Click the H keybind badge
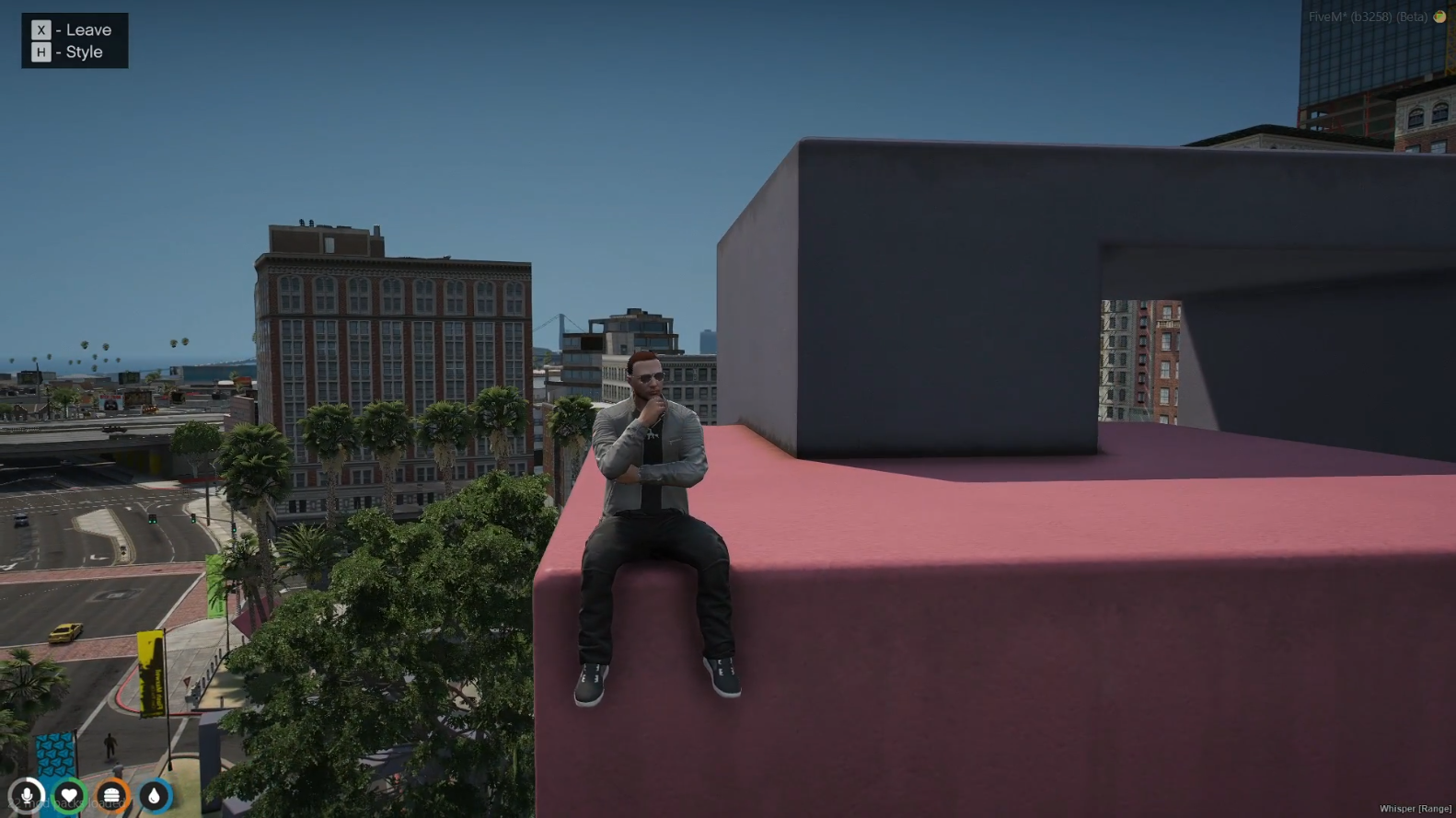 coord(40,52)
